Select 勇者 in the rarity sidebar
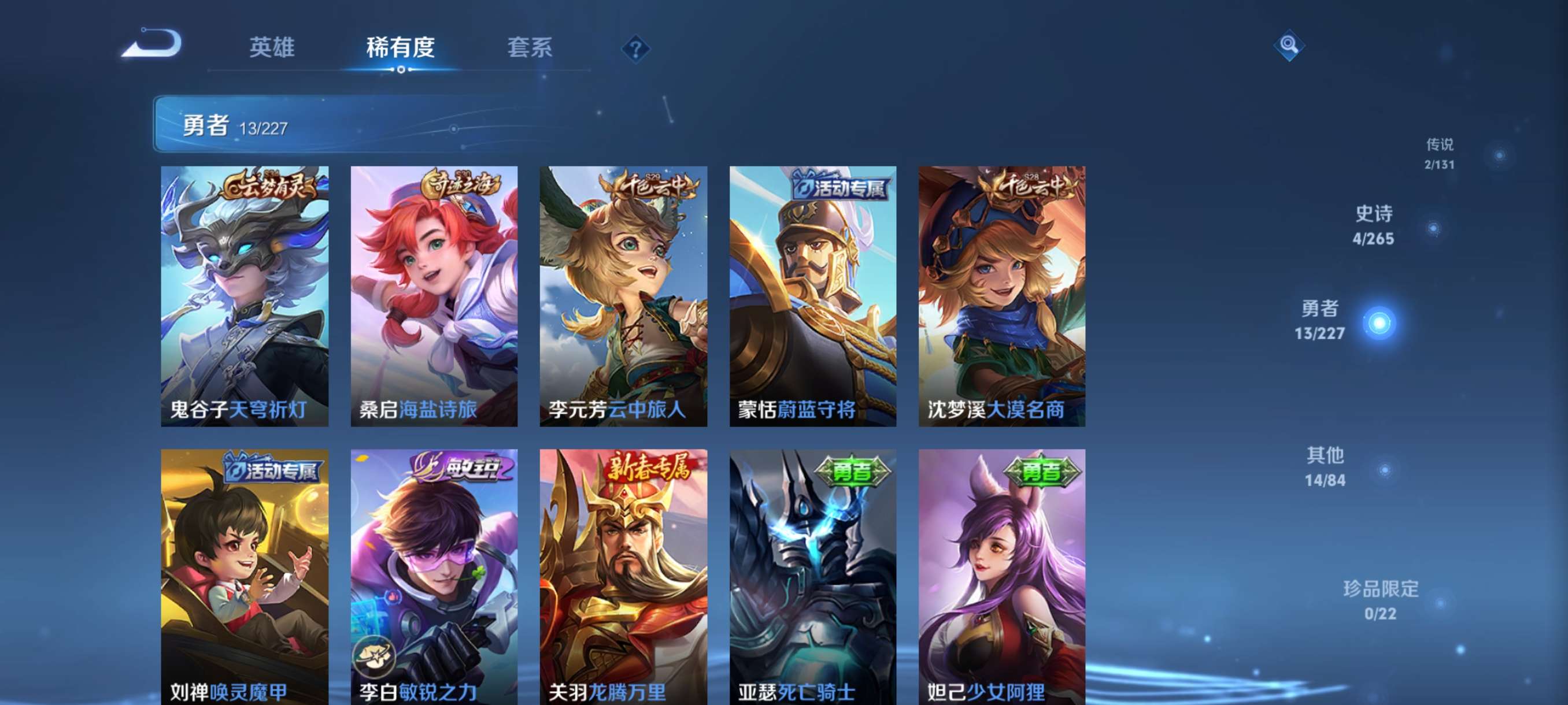Screen dimensions: 1568x705 point(1319,321)
